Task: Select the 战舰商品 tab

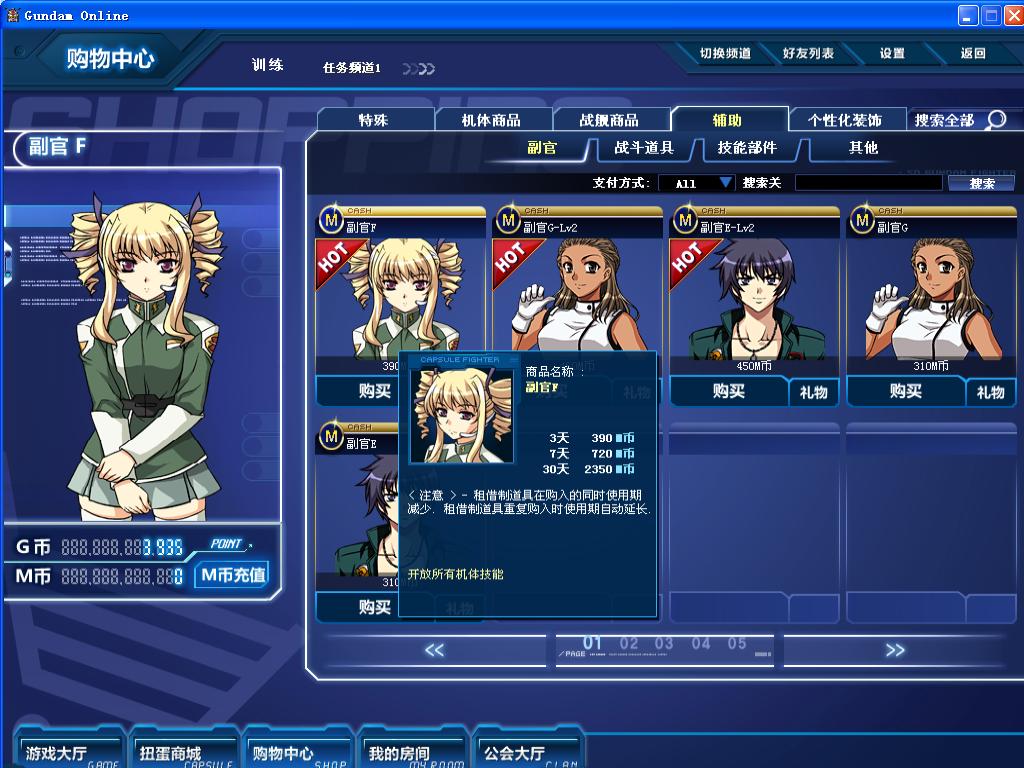Action: (x=609, y=120)
